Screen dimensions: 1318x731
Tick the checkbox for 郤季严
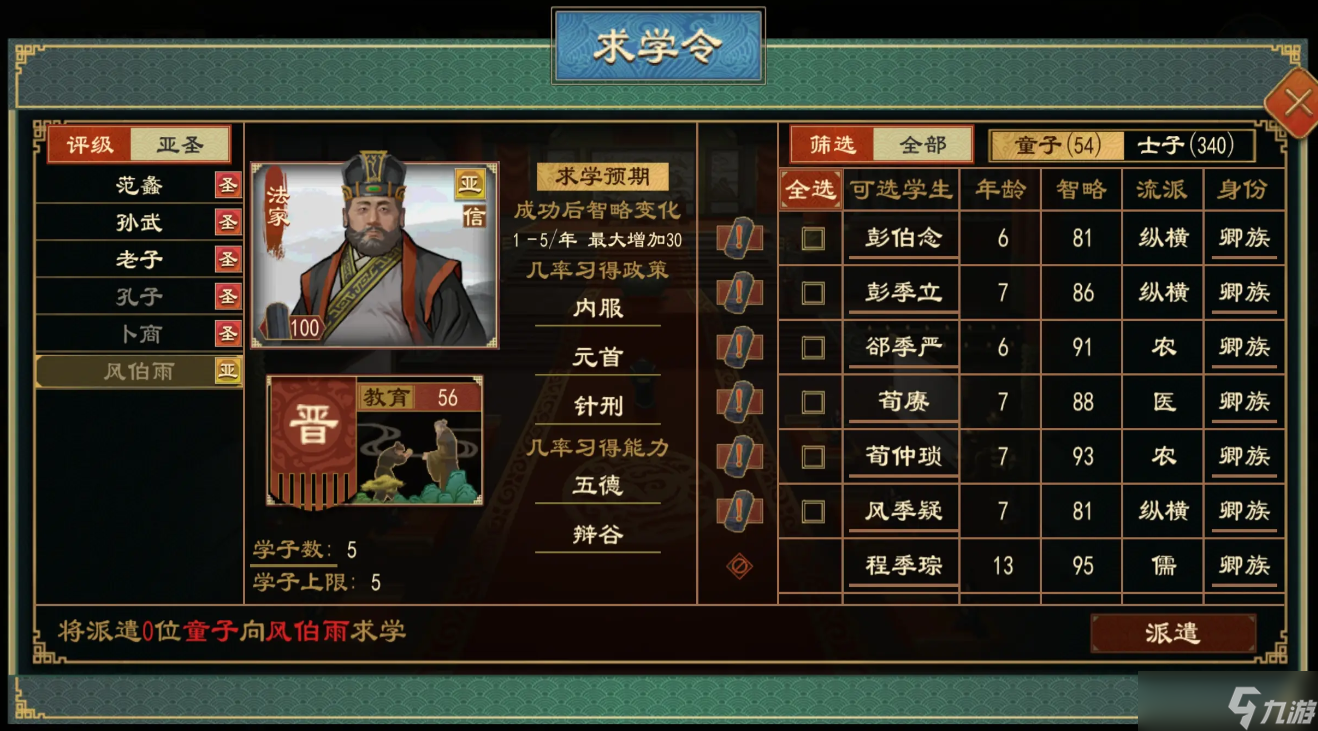click(813, 347)
